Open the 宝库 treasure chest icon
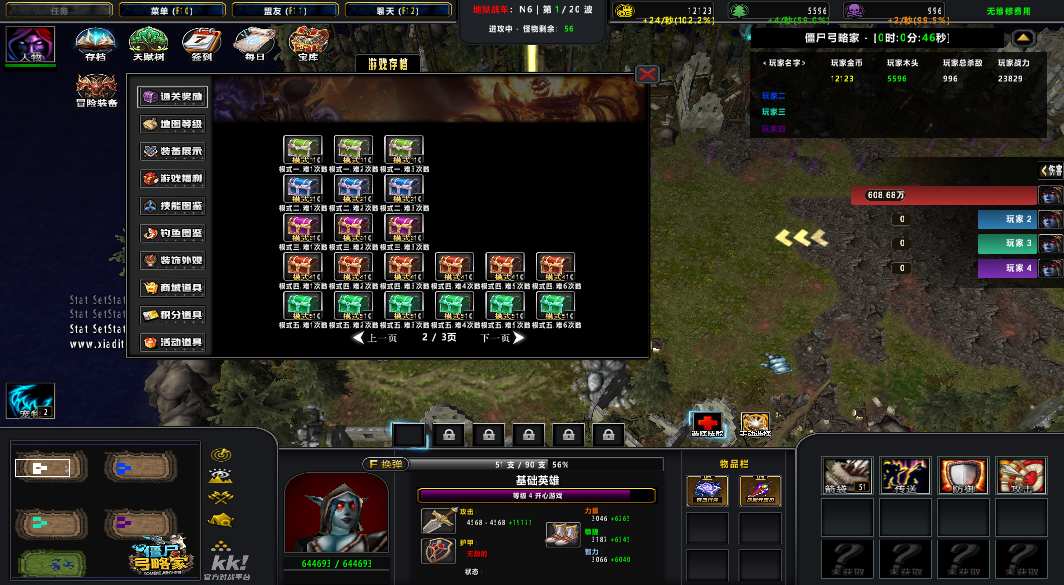This screenshot has height=585, width=1064. tap(304, 43)
